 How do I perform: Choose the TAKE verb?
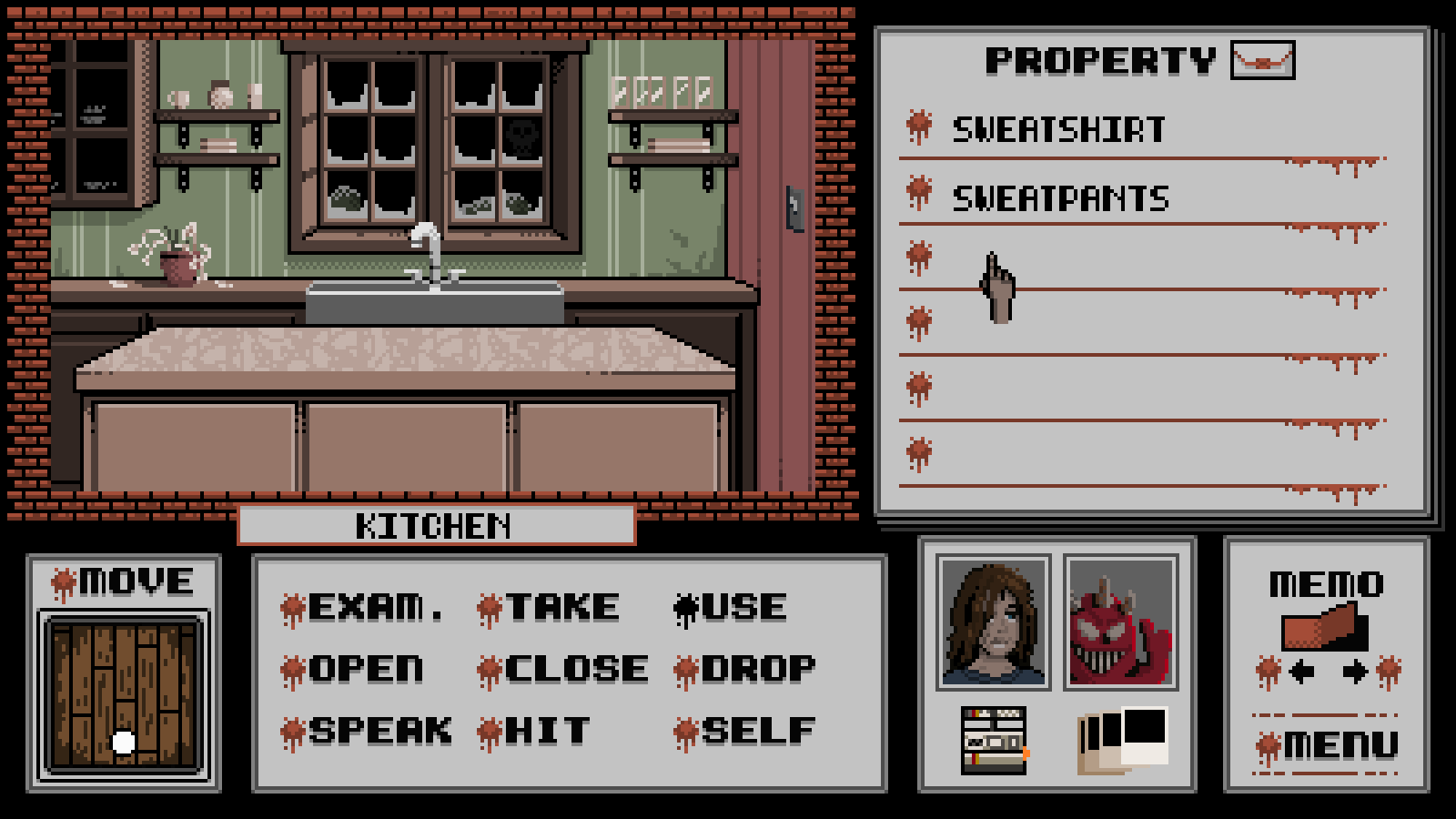(x=561, y=608)
